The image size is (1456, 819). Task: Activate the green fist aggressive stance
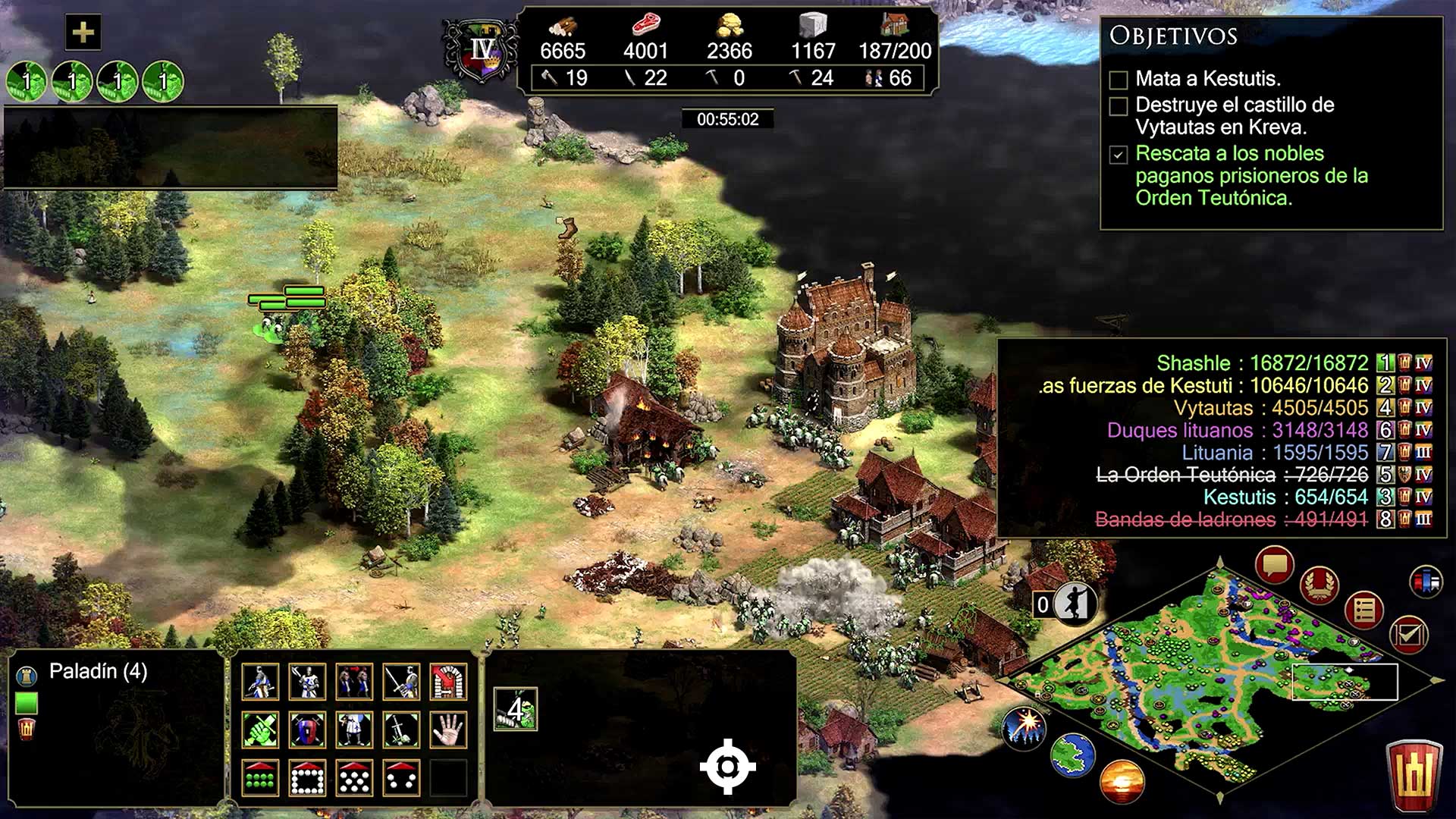(260, 730)
